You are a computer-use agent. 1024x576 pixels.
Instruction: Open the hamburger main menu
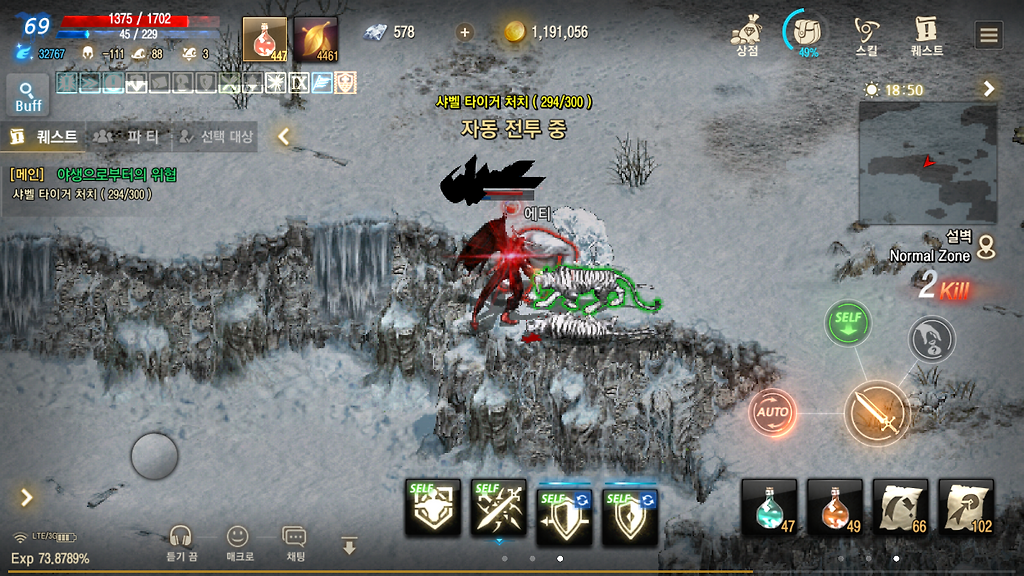coord(989,36)
